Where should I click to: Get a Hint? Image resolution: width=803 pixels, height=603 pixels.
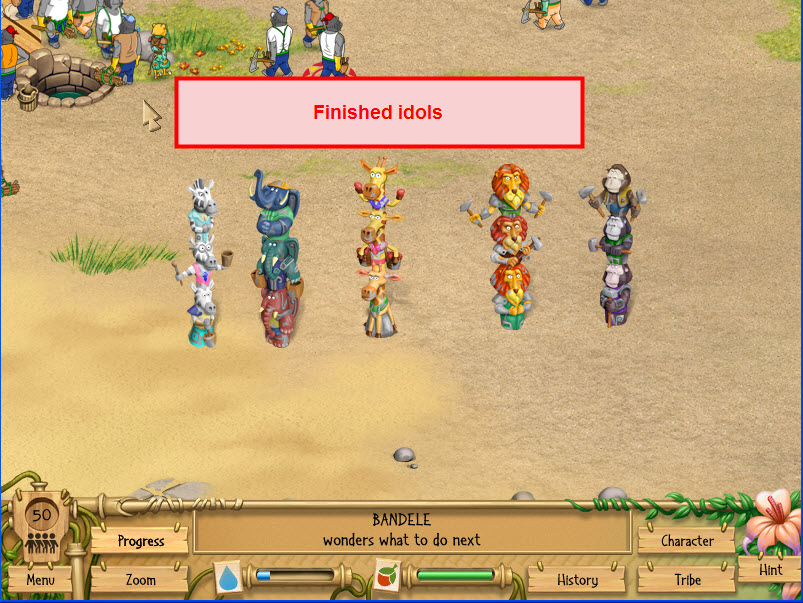point(770,570)
